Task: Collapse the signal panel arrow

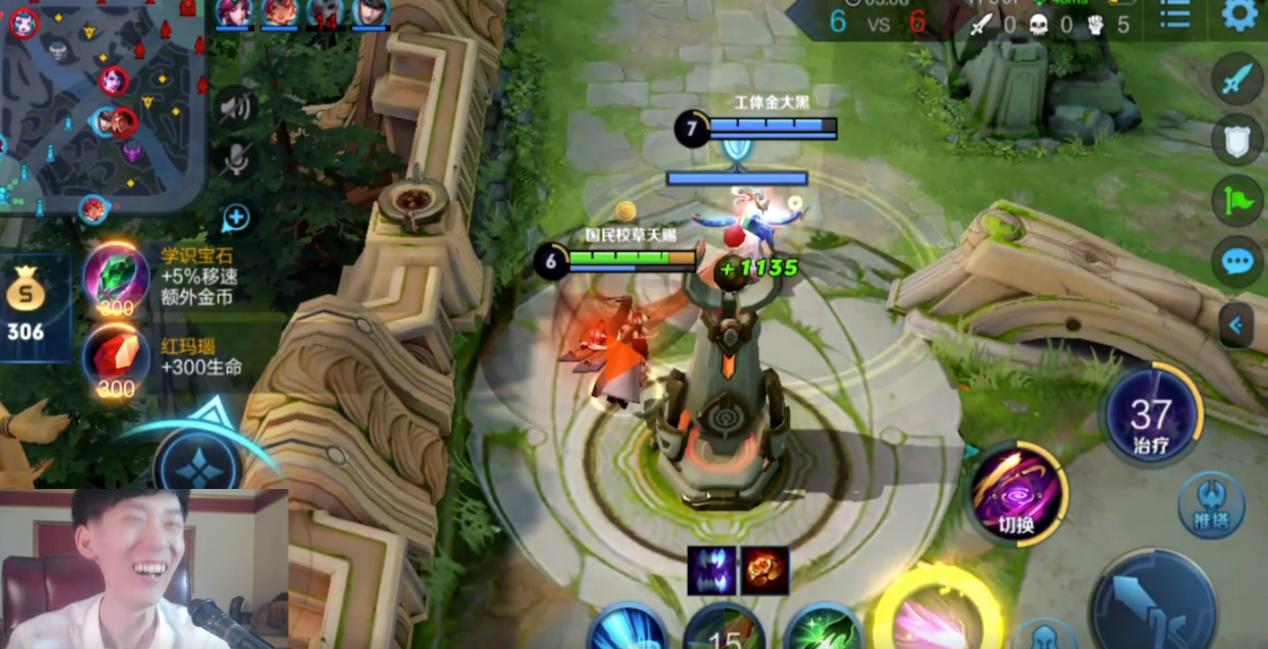Action: point(1236,324)
